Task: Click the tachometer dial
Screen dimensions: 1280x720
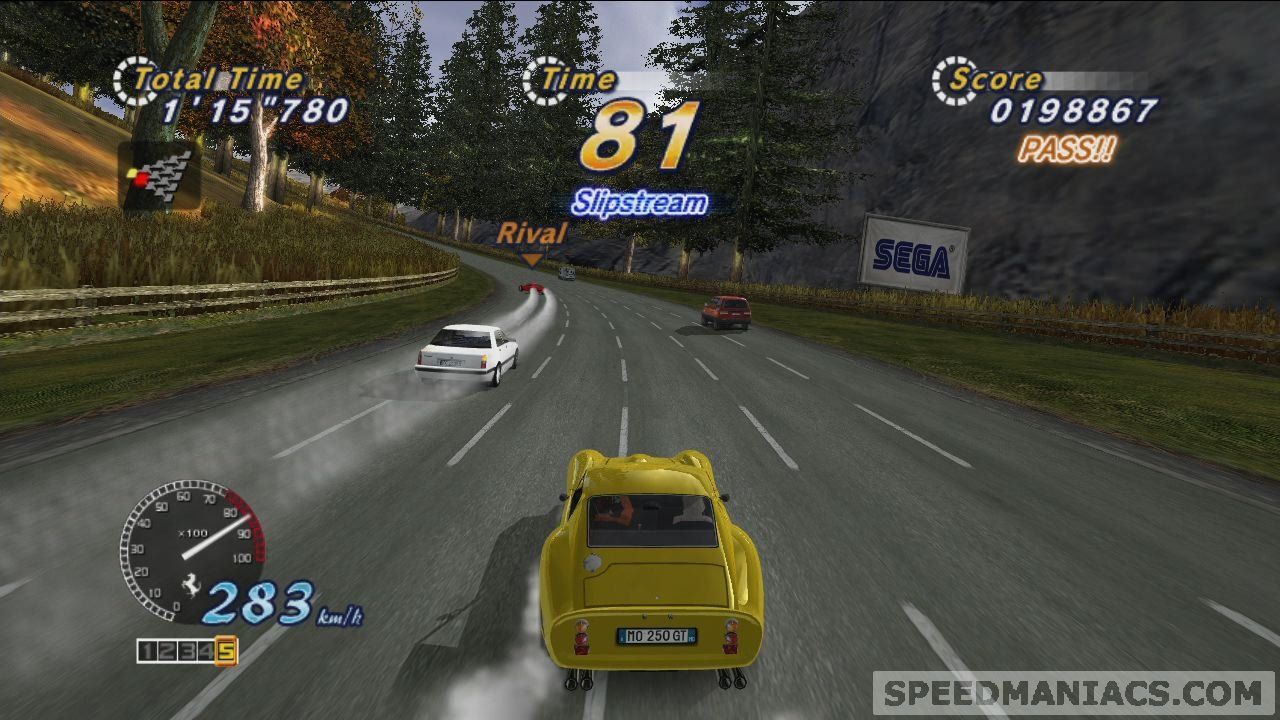Action: pos(191,549)
